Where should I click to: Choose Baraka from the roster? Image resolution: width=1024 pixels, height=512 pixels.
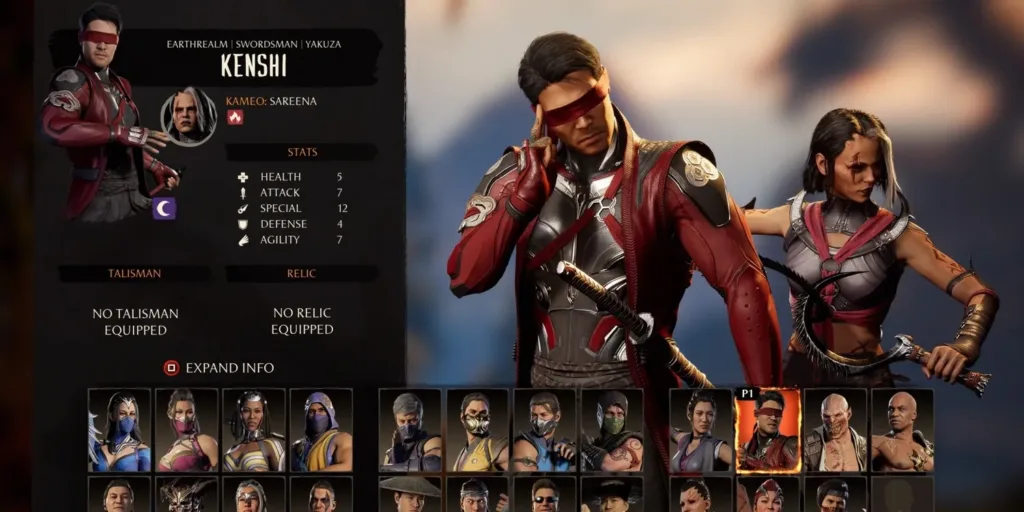coord(835,430)
